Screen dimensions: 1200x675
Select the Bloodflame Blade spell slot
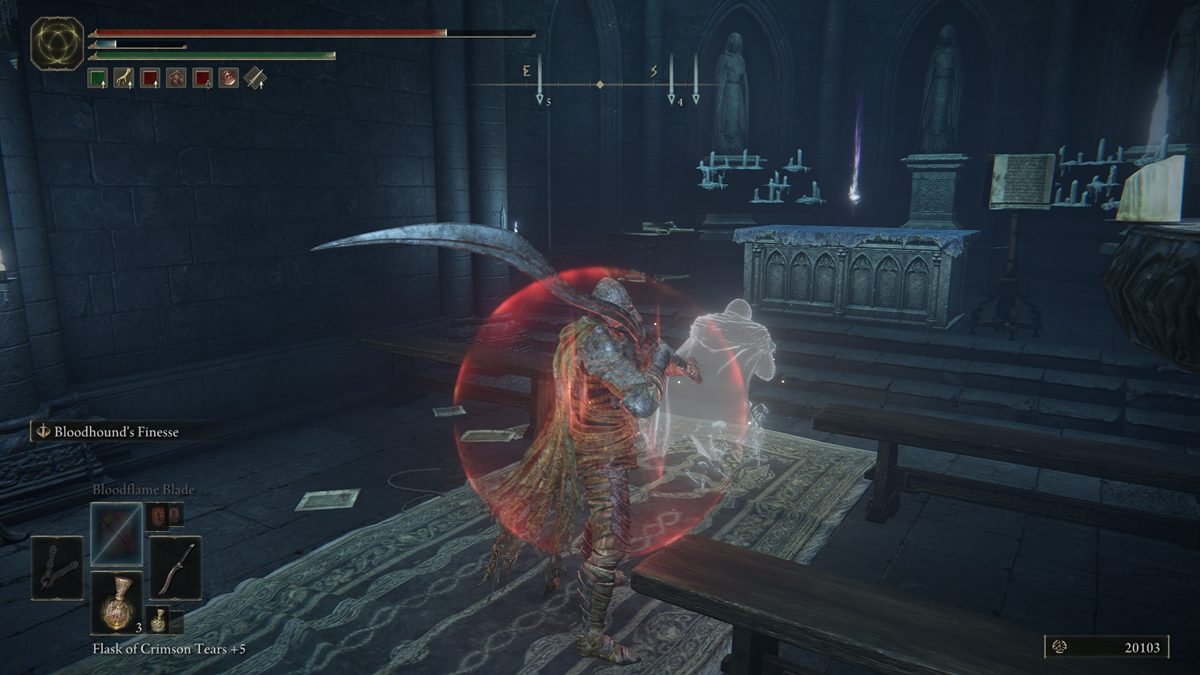tap(116, 534)
